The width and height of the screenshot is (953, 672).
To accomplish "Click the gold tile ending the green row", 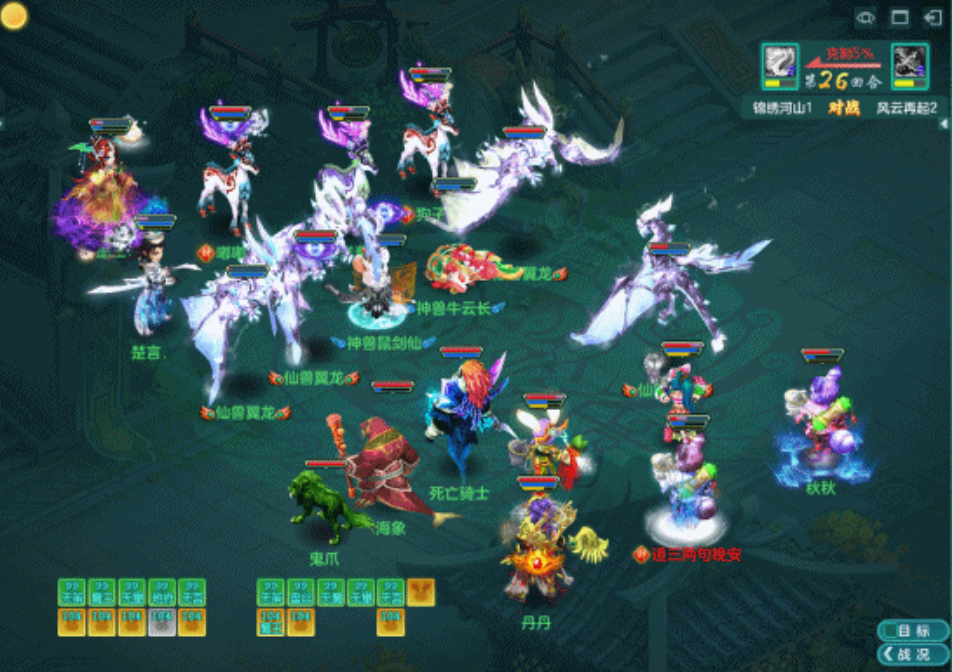I will coord(421,592).
